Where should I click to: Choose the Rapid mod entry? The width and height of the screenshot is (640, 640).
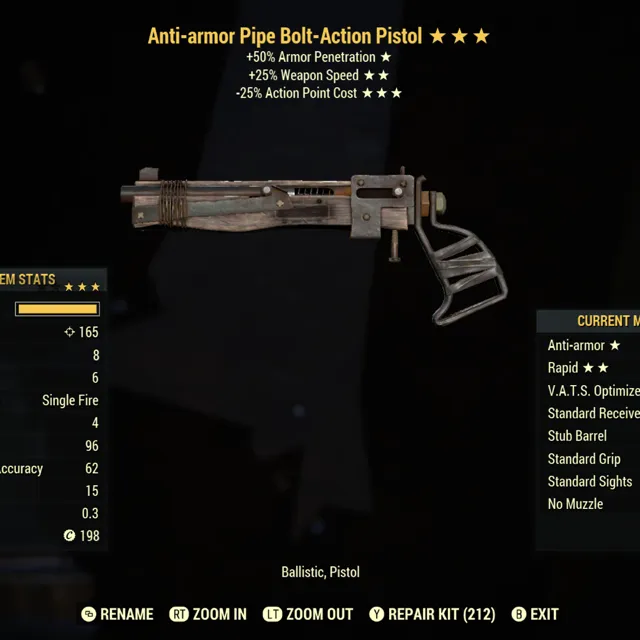point(578,368)
